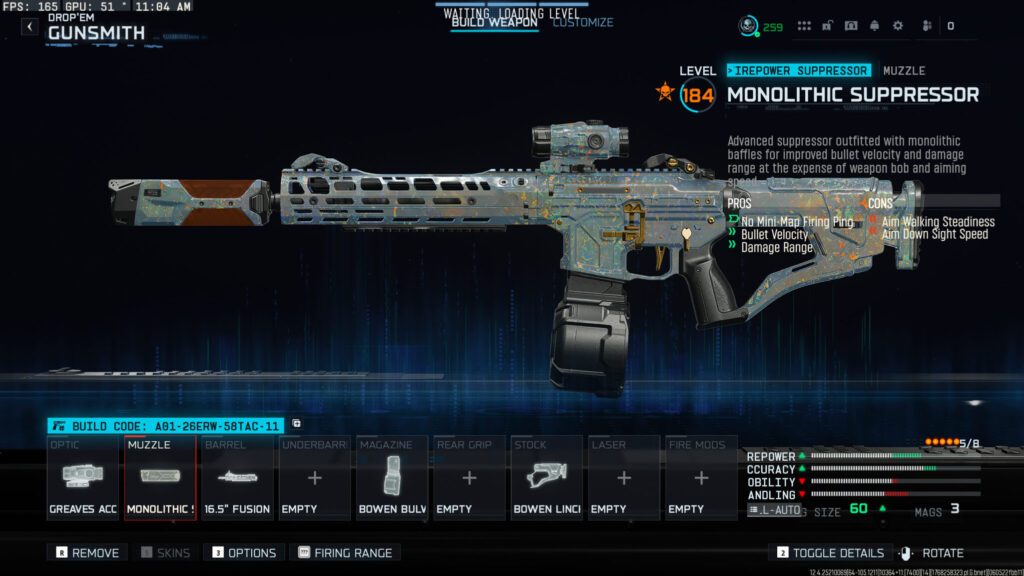Toggle weapon details

coord(830,553)
